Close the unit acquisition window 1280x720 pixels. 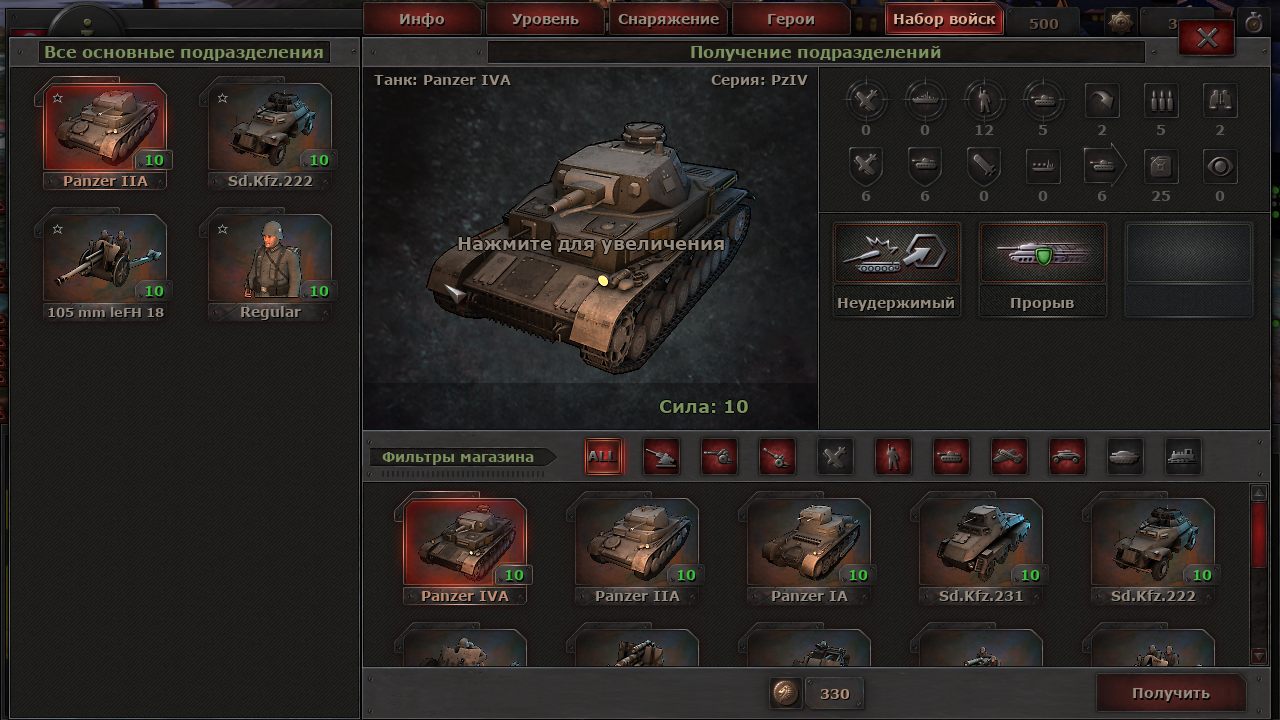coord(1207,38)
